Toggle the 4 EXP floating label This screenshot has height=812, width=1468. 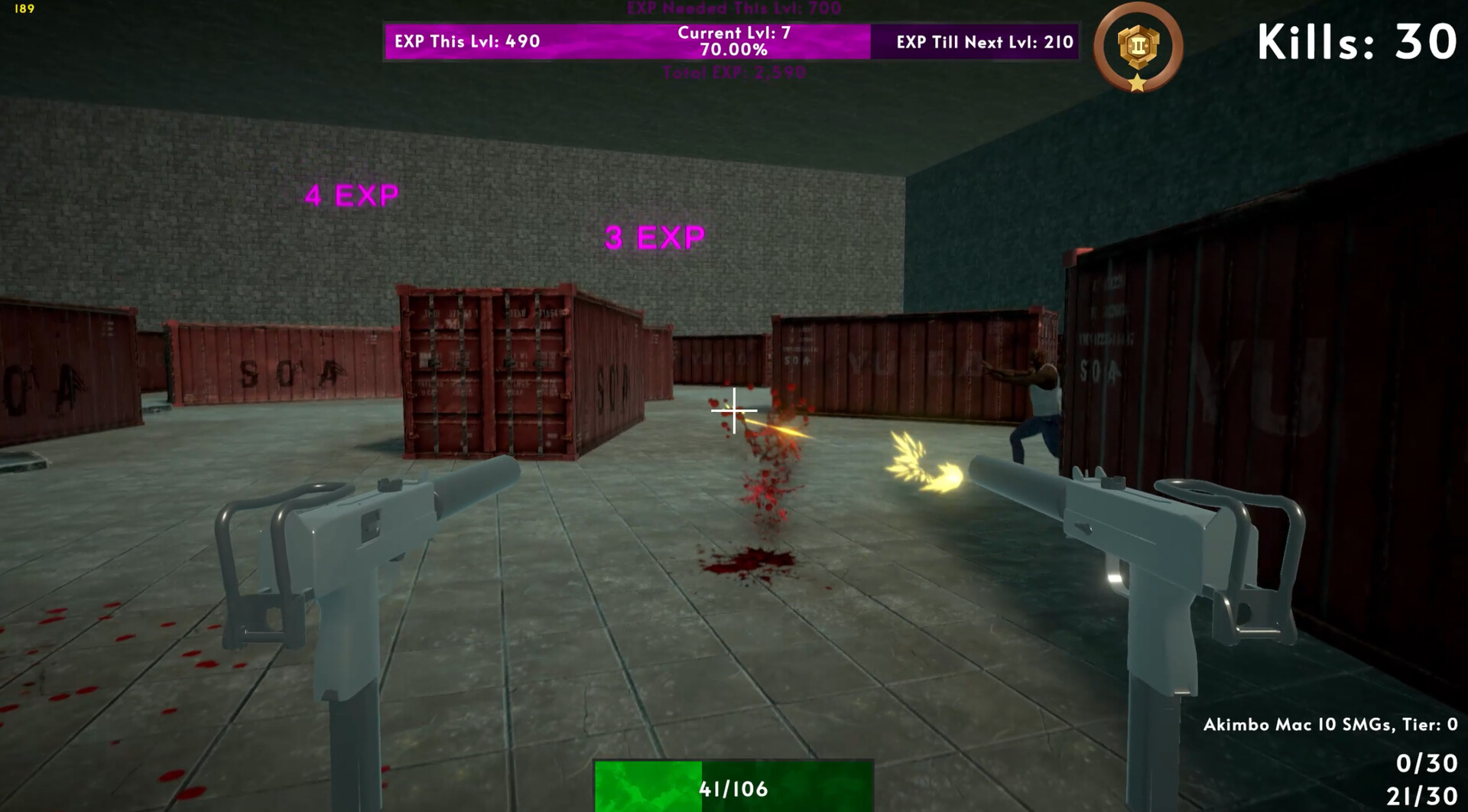tap(350, 196)
